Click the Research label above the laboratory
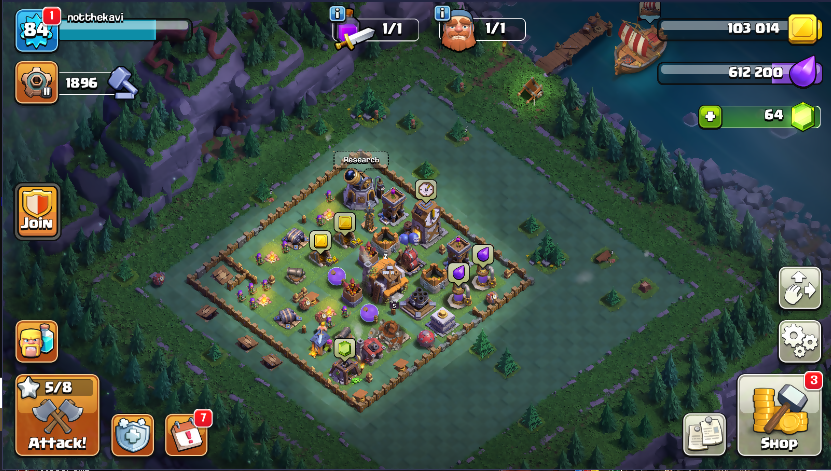The width and height of the screenshot is (831, 471). (361, 159)
